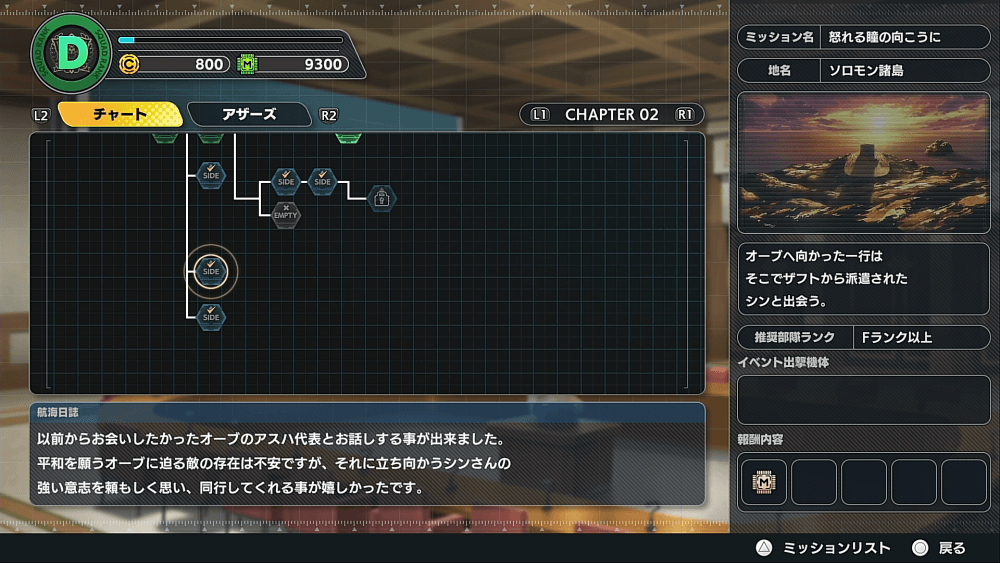The width and height of the screenshot is (1000, 563).
Task: Pick the SIDE node linked to the padlock node
Action: click(x=322, y=181)
